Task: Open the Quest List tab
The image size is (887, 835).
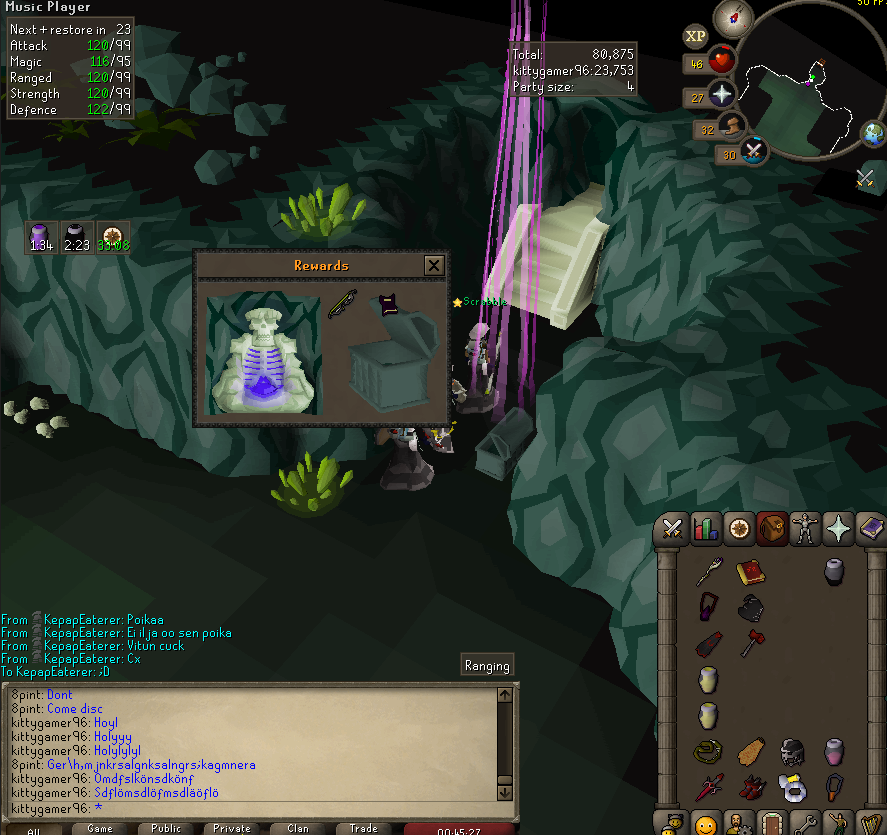Action: click(739, 528)
